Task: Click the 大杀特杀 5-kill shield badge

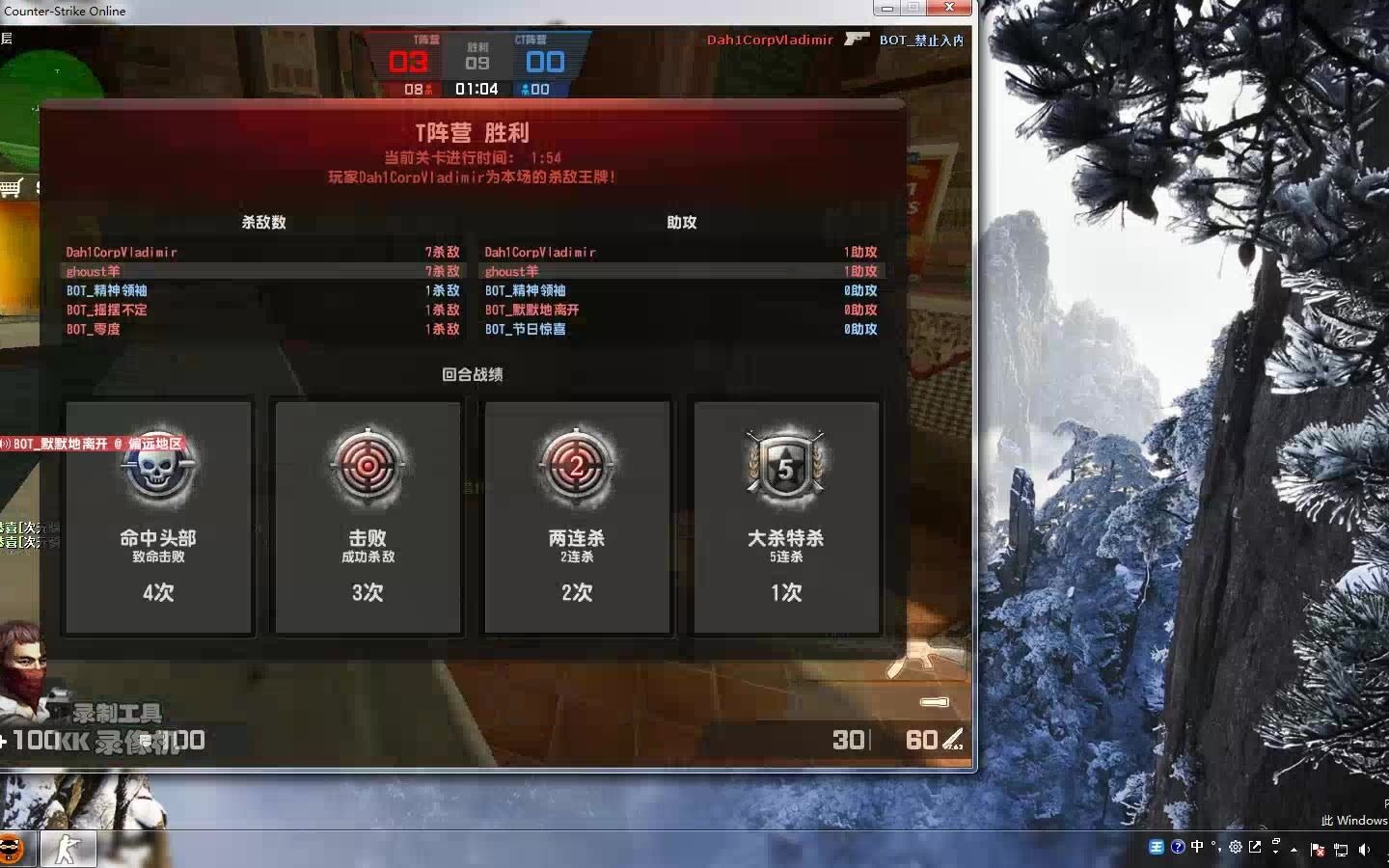Action: click(785, 466)
